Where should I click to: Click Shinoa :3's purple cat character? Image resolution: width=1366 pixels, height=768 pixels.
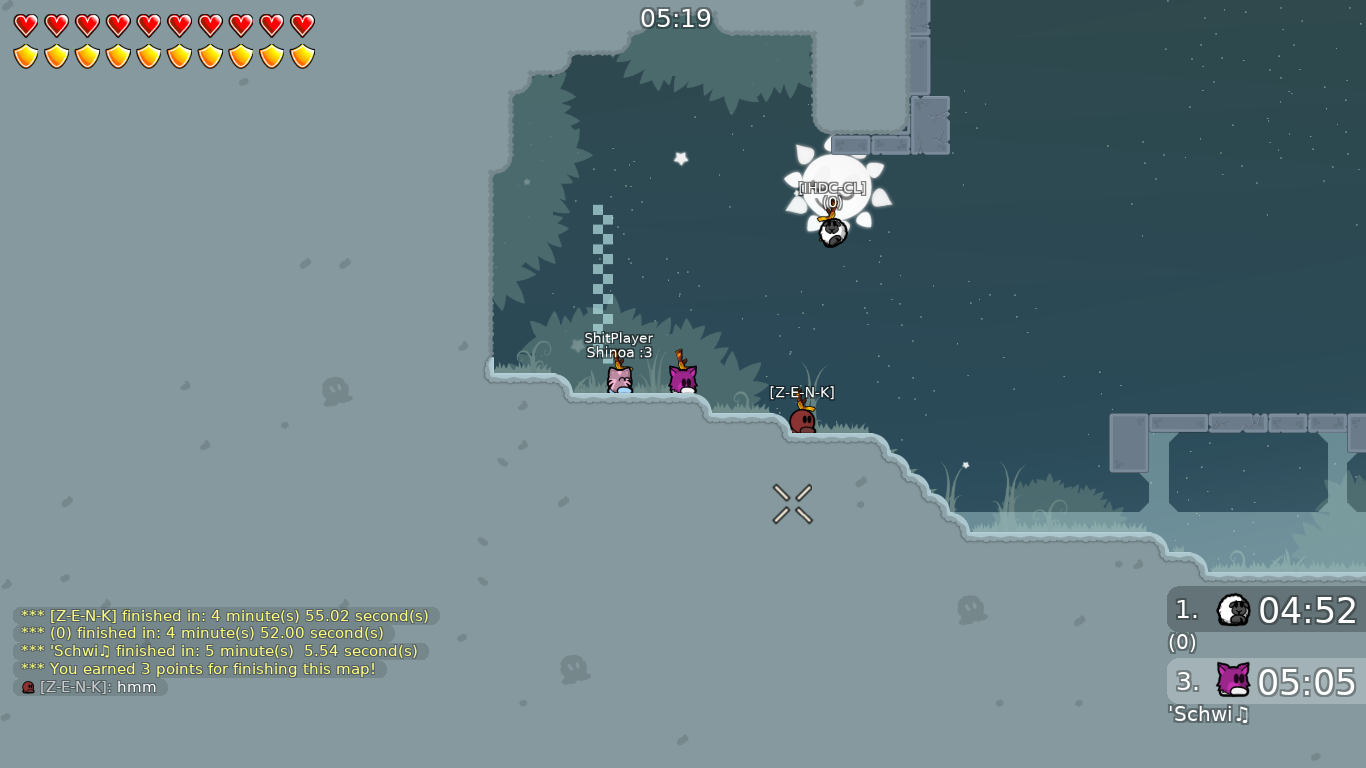683,378
